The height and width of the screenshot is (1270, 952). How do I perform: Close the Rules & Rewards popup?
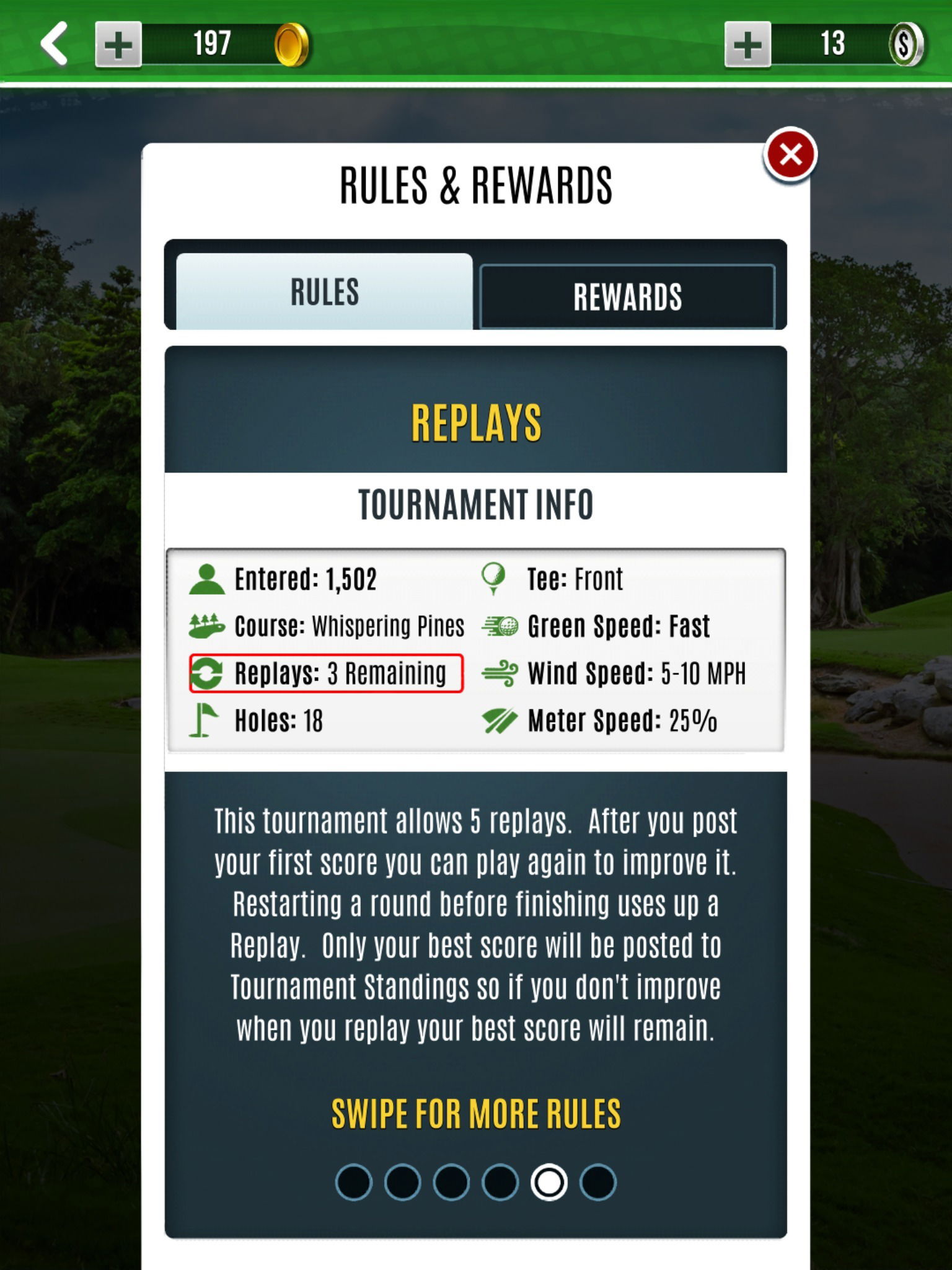790,155
